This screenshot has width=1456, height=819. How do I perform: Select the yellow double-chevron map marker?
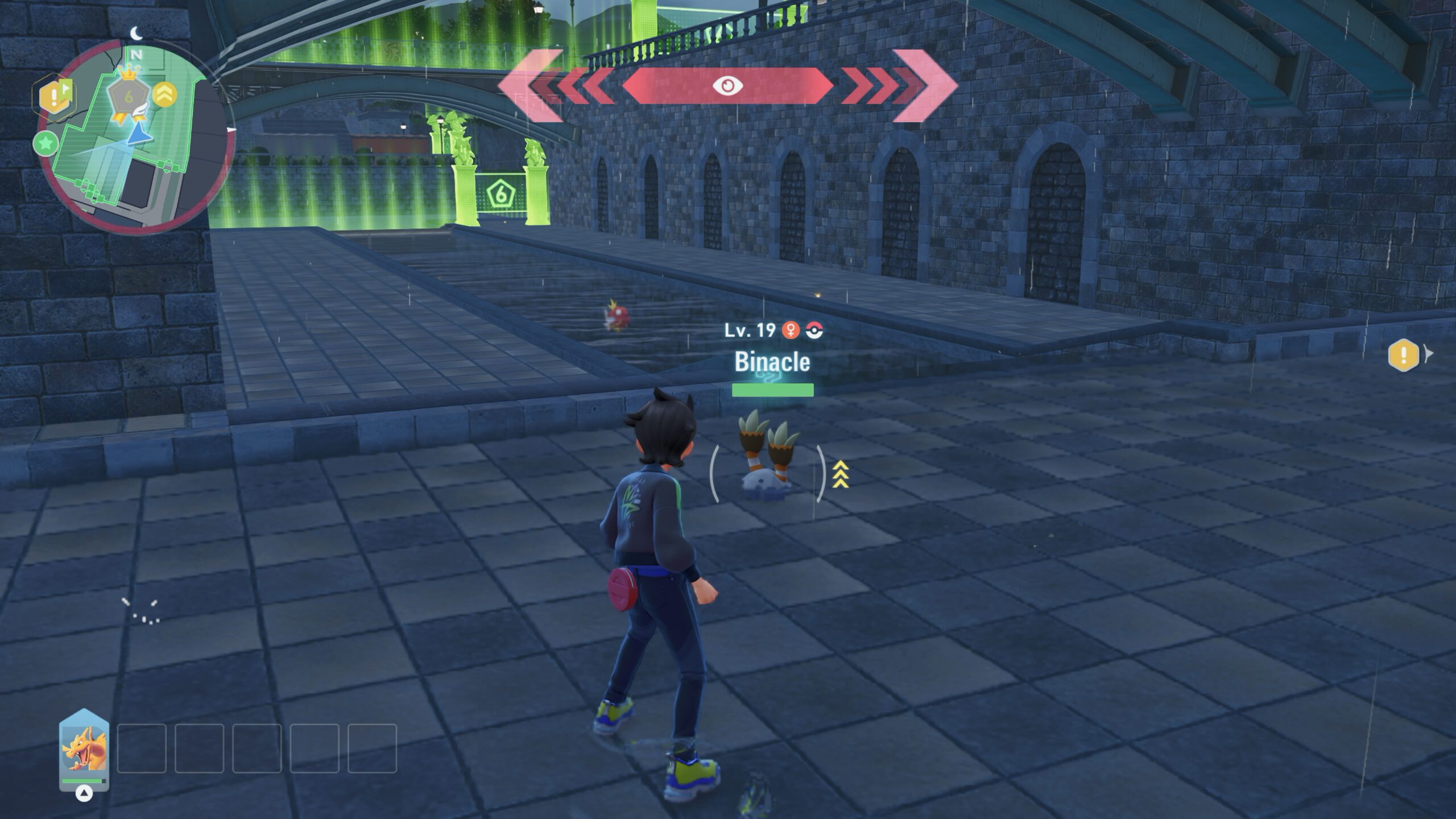pos(164,94)
